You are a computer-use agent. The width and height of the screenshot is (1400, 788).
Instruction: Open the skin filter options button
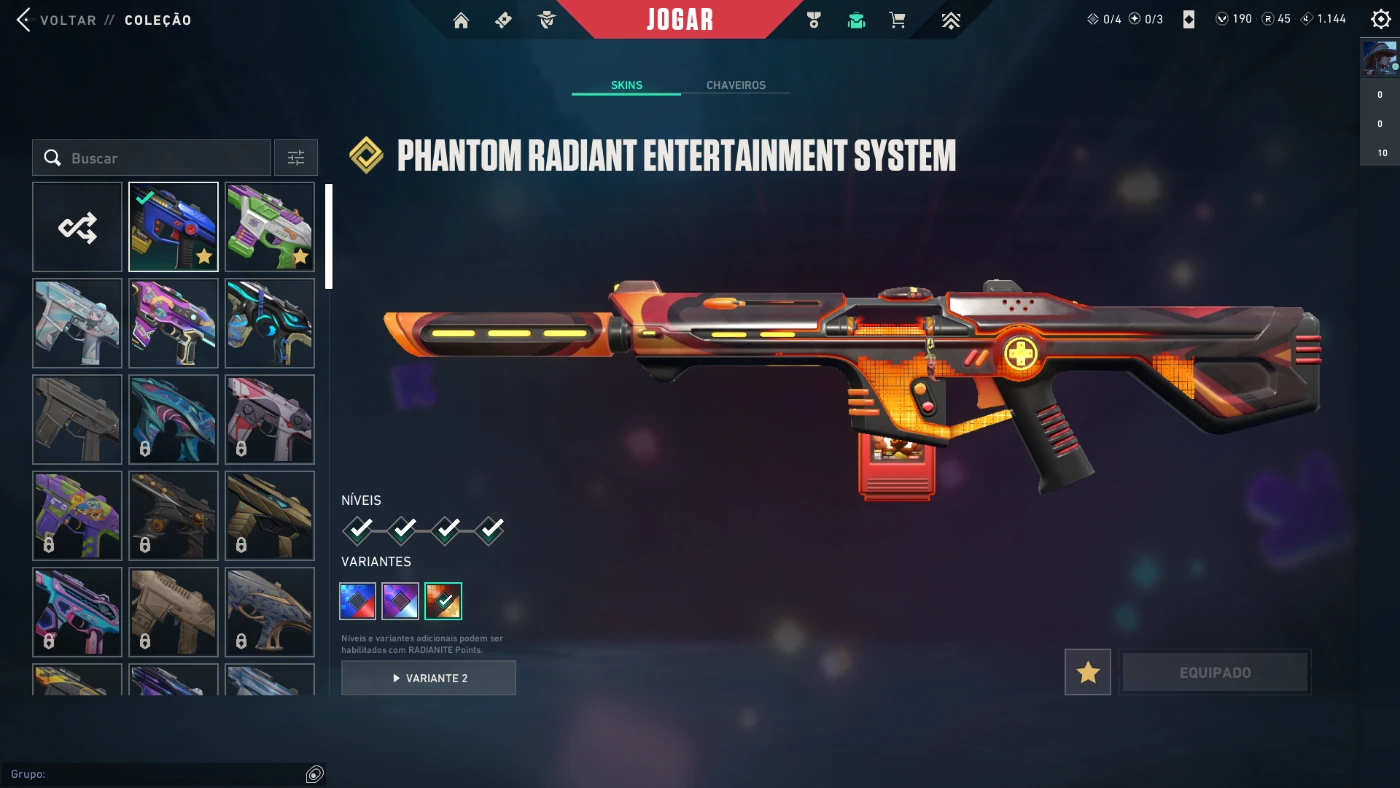pos(296,158)
